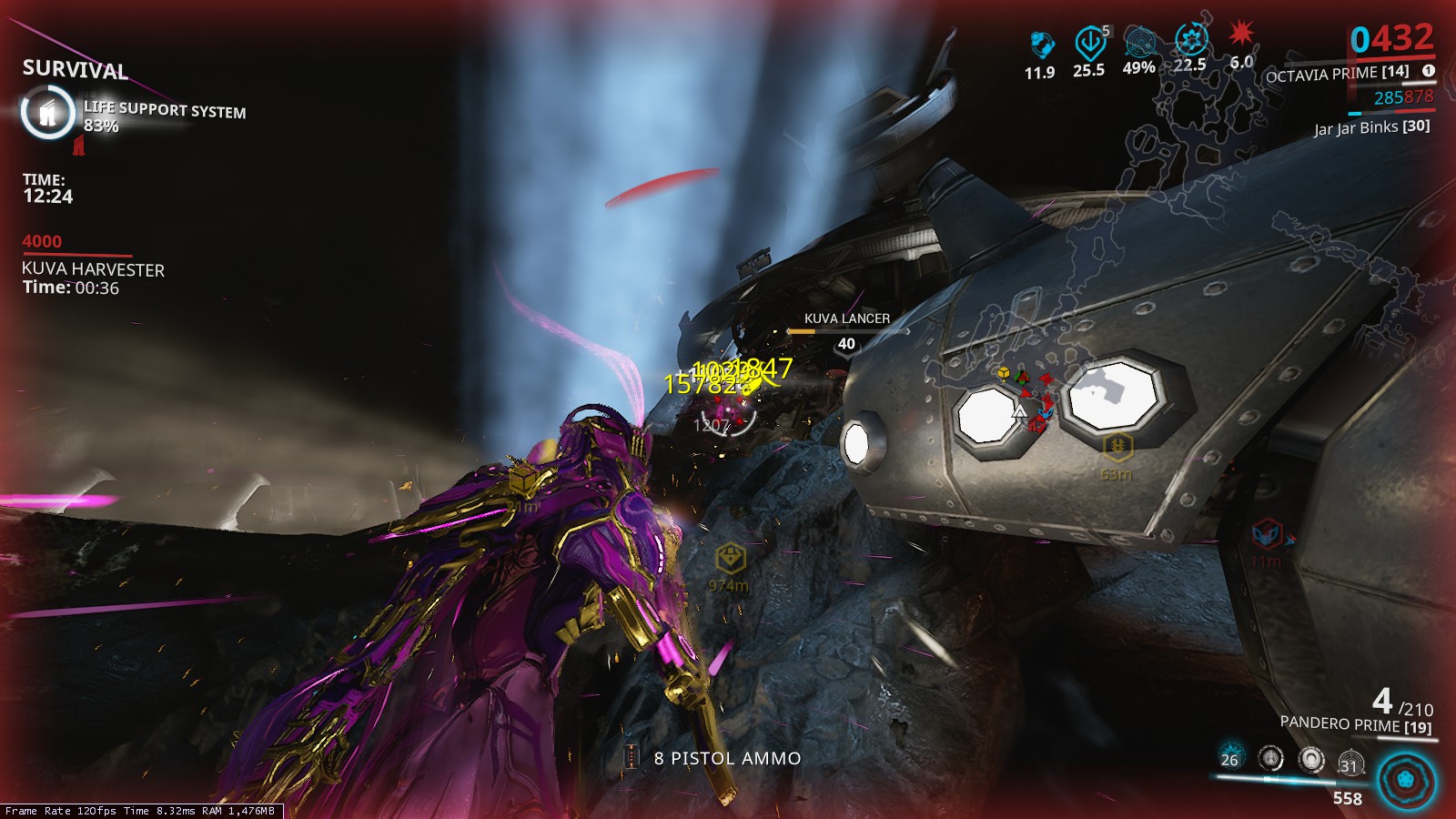Click the 8 Pistol Ammo pickup icon
Viewport: 1456px width, 819px height.
click(632, 757)
